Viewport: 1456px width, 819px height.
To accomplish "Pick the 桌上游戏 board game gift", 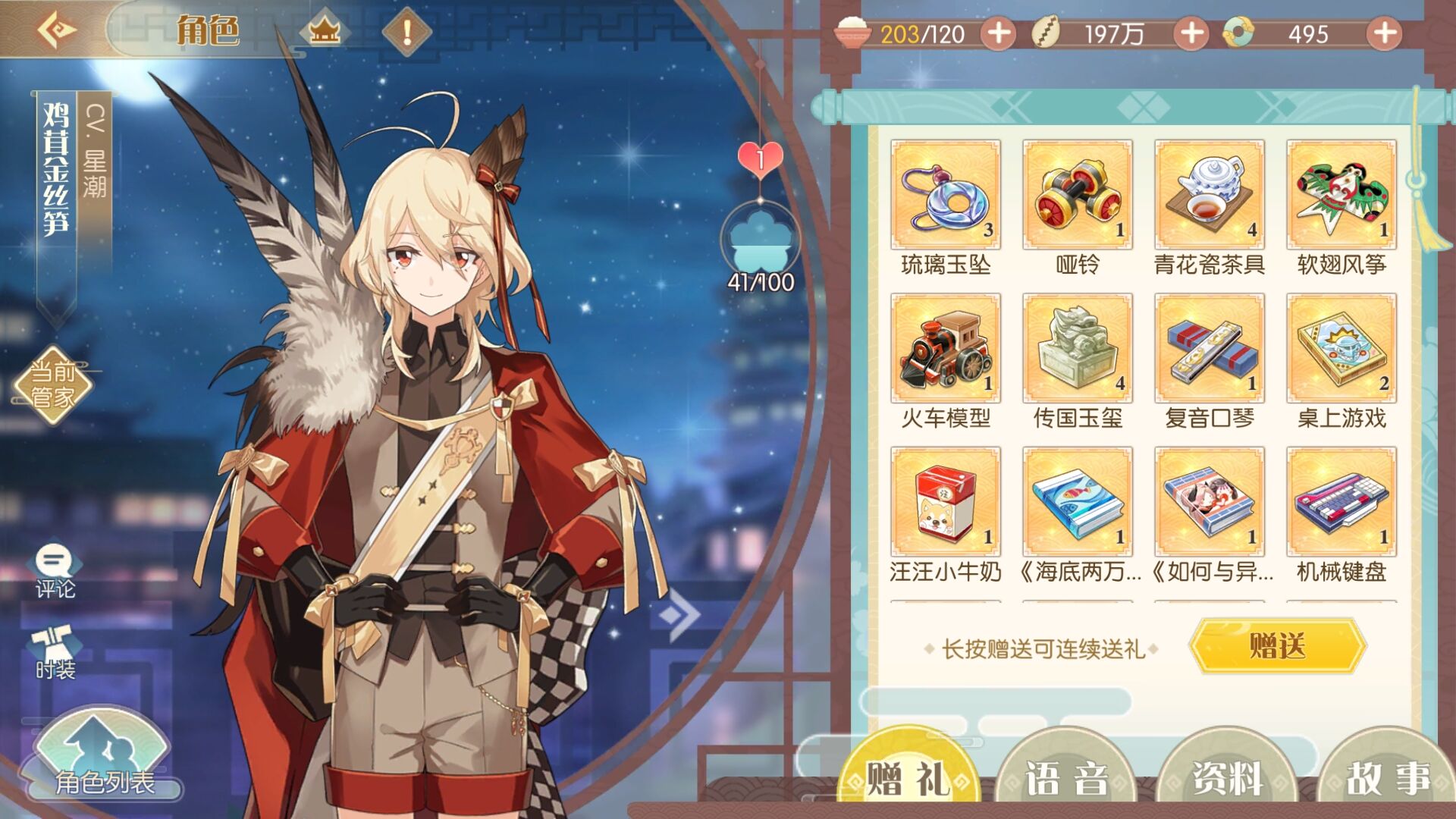I will click(x=1341, y=349).
